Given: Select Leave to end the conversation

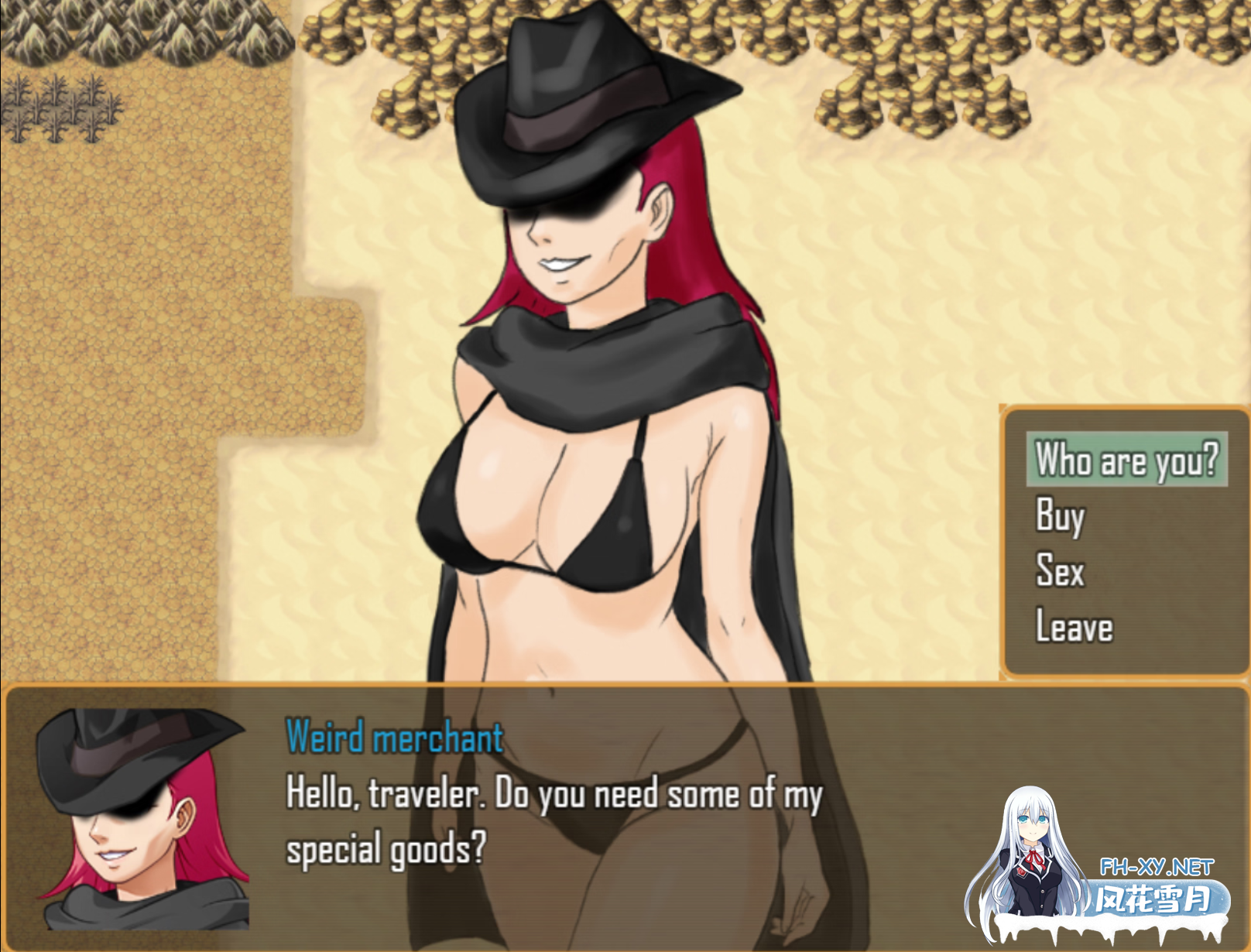Looking at the screenshot, I should coord(1074,626).
